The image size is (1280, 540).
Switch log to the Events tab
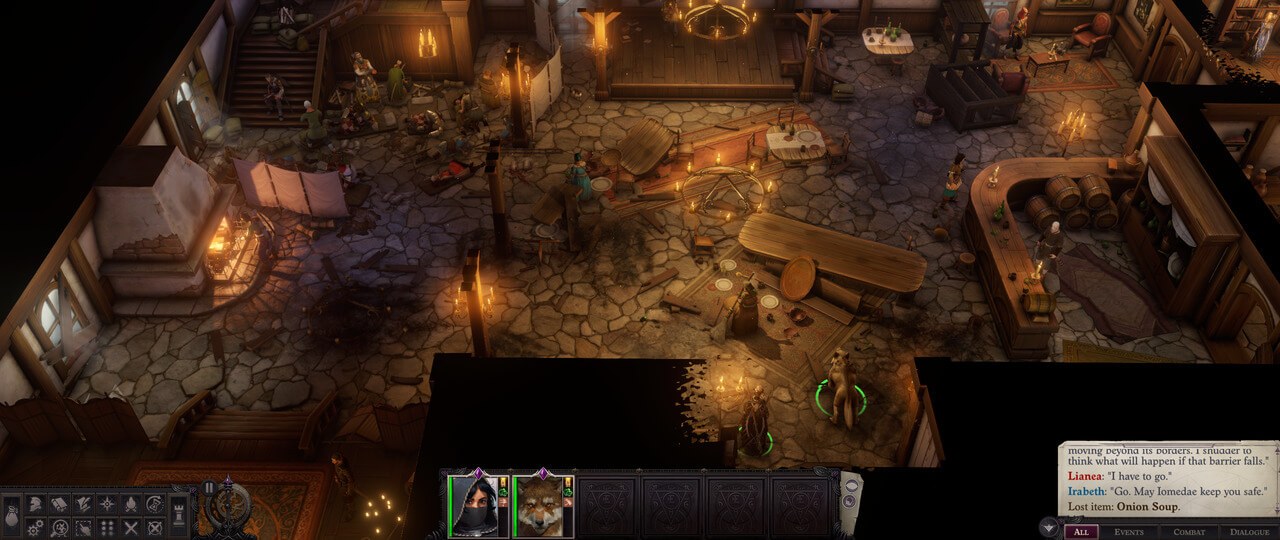click(x=1129, y=532)
